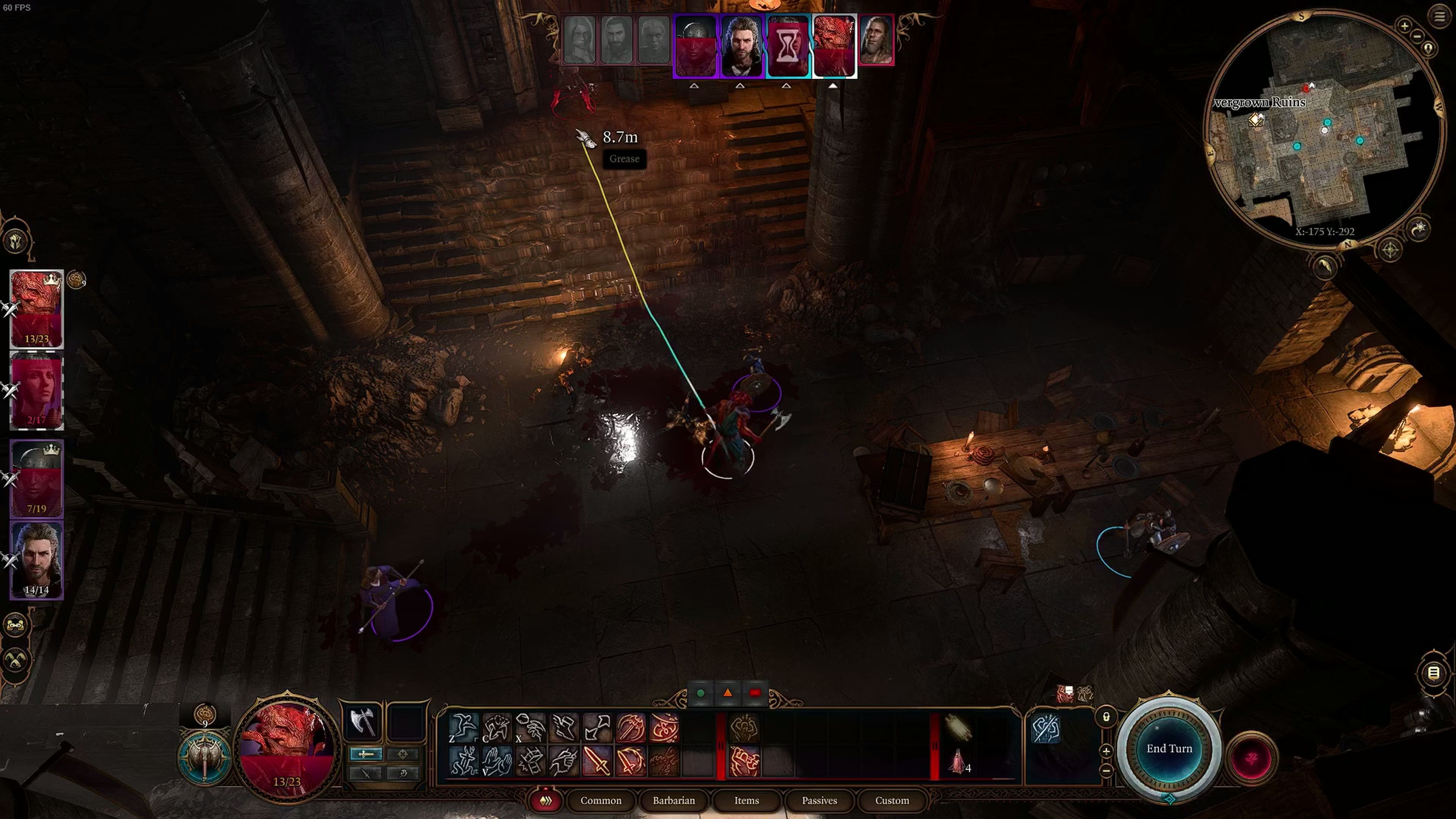Use the scroll item in the hotbar
Screen dimensions: 1456x819
pyautogui.click(x=958, y=728)
